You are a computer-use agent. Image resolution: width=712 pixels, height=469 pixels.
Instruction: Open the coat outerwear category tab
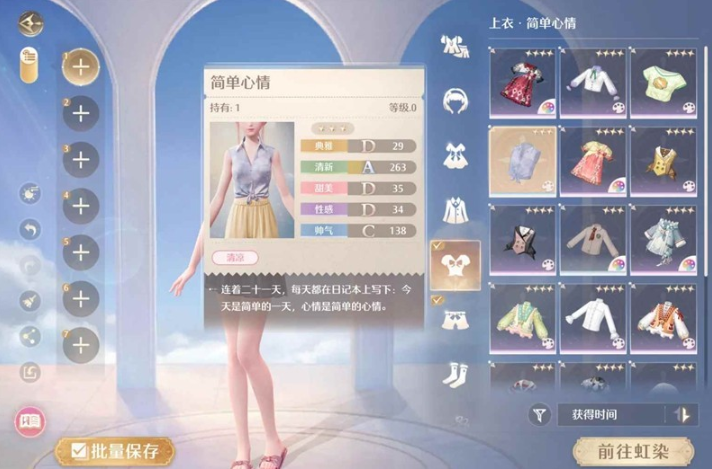tap(456, 210)
